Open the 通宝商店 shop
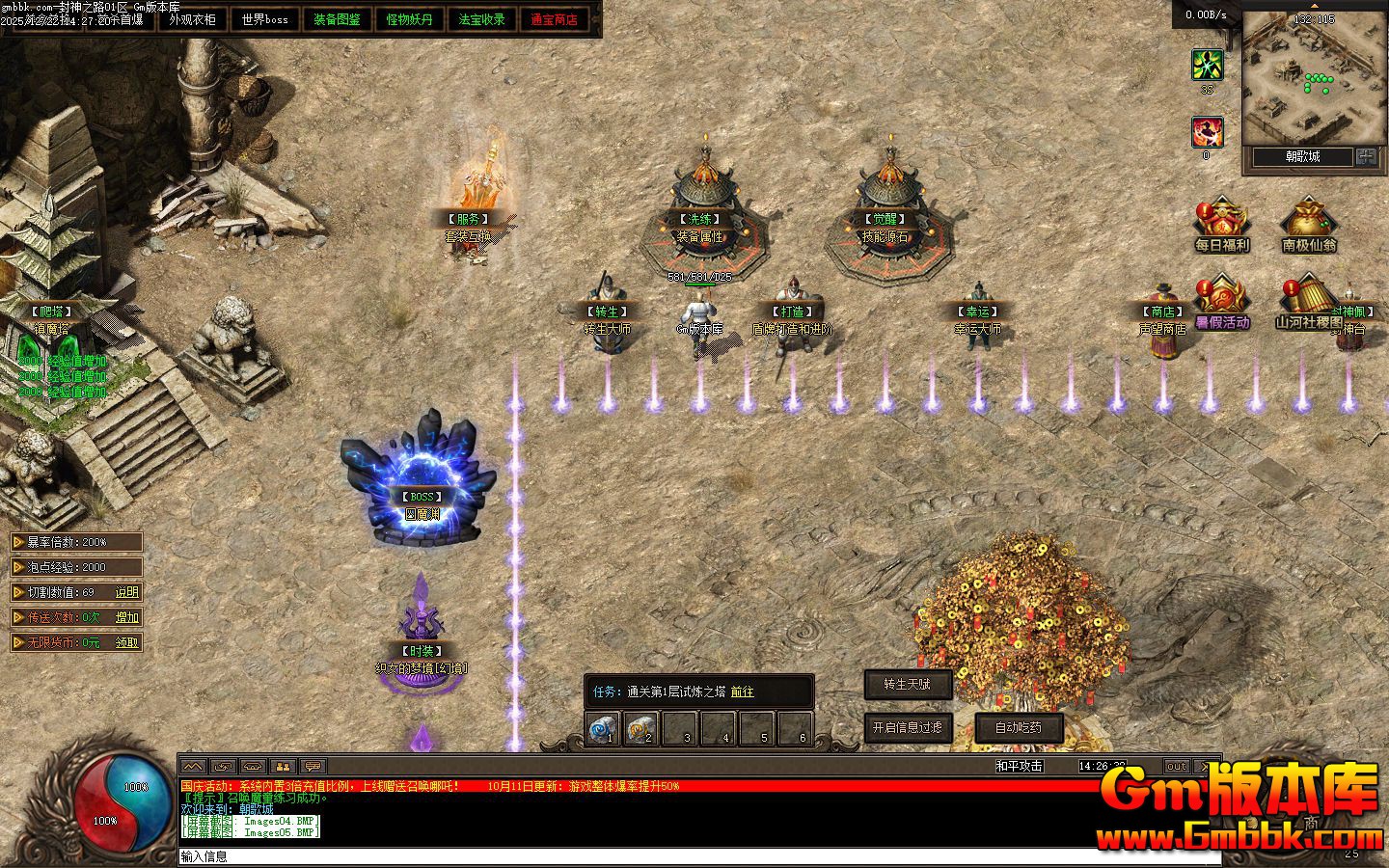Image resolution: width=1389 pixels, height=868 pixels. coord(554,19)
